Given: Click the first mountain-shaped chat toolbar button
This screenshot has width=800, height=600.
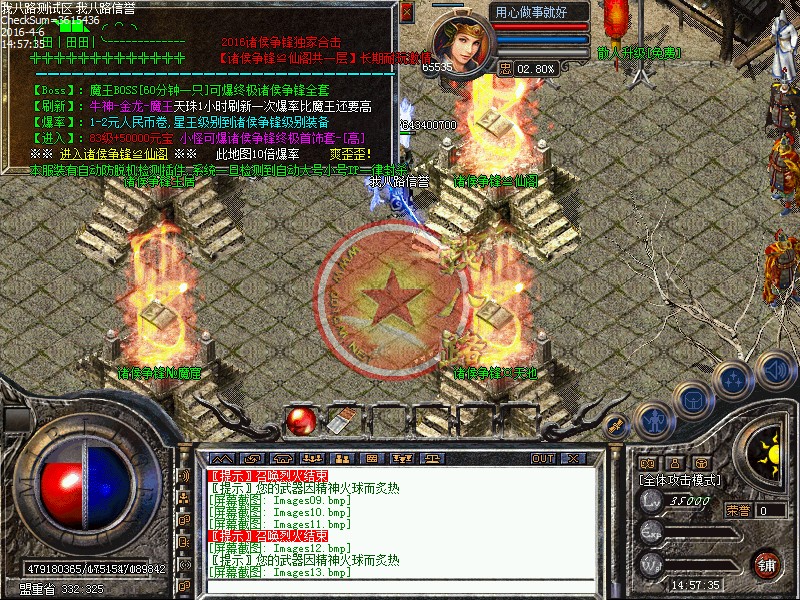Looking at the screenshot, I should pos(221,458).
